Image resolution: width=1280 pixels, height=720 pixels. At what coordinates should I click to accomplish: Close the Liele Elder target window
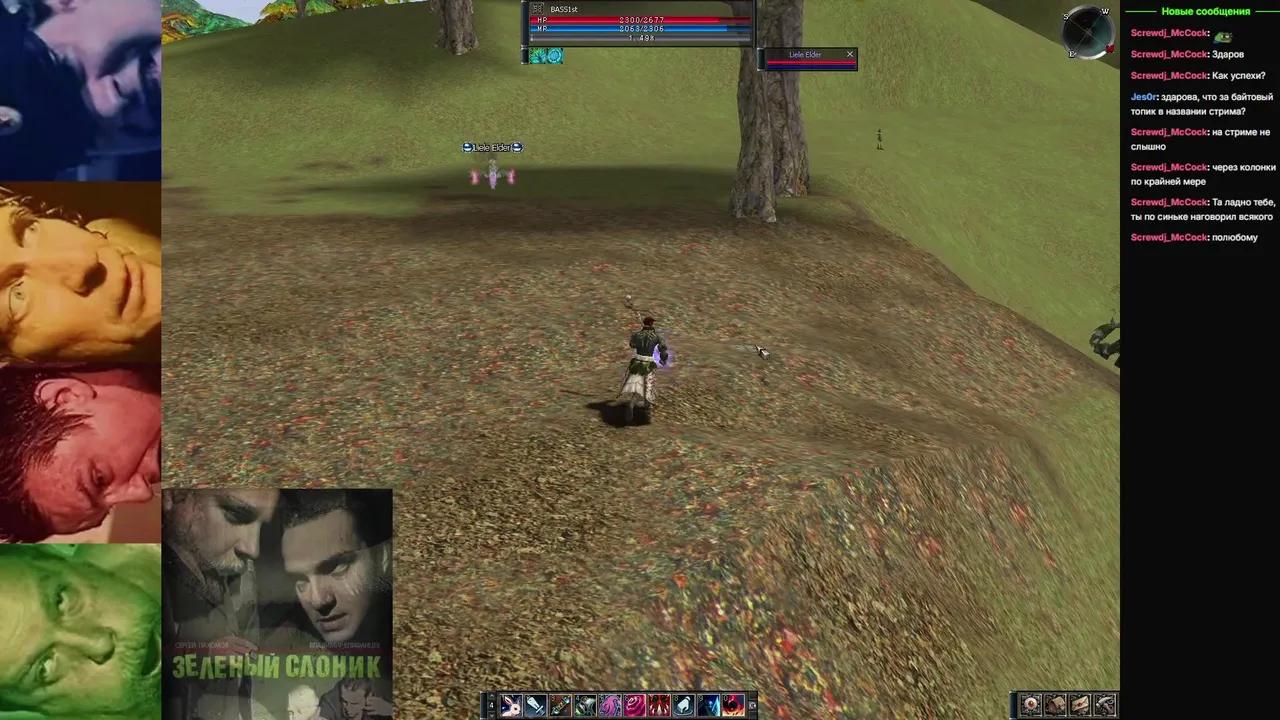[849, 54]
